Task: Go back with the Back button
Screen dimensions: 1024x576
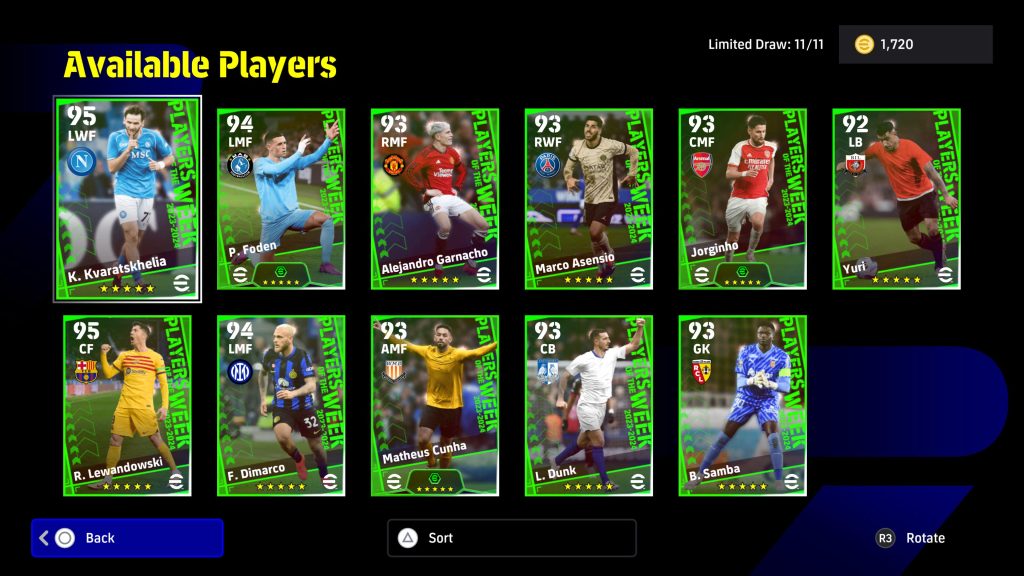Action: pyautogui.click(x=127, y=538)
